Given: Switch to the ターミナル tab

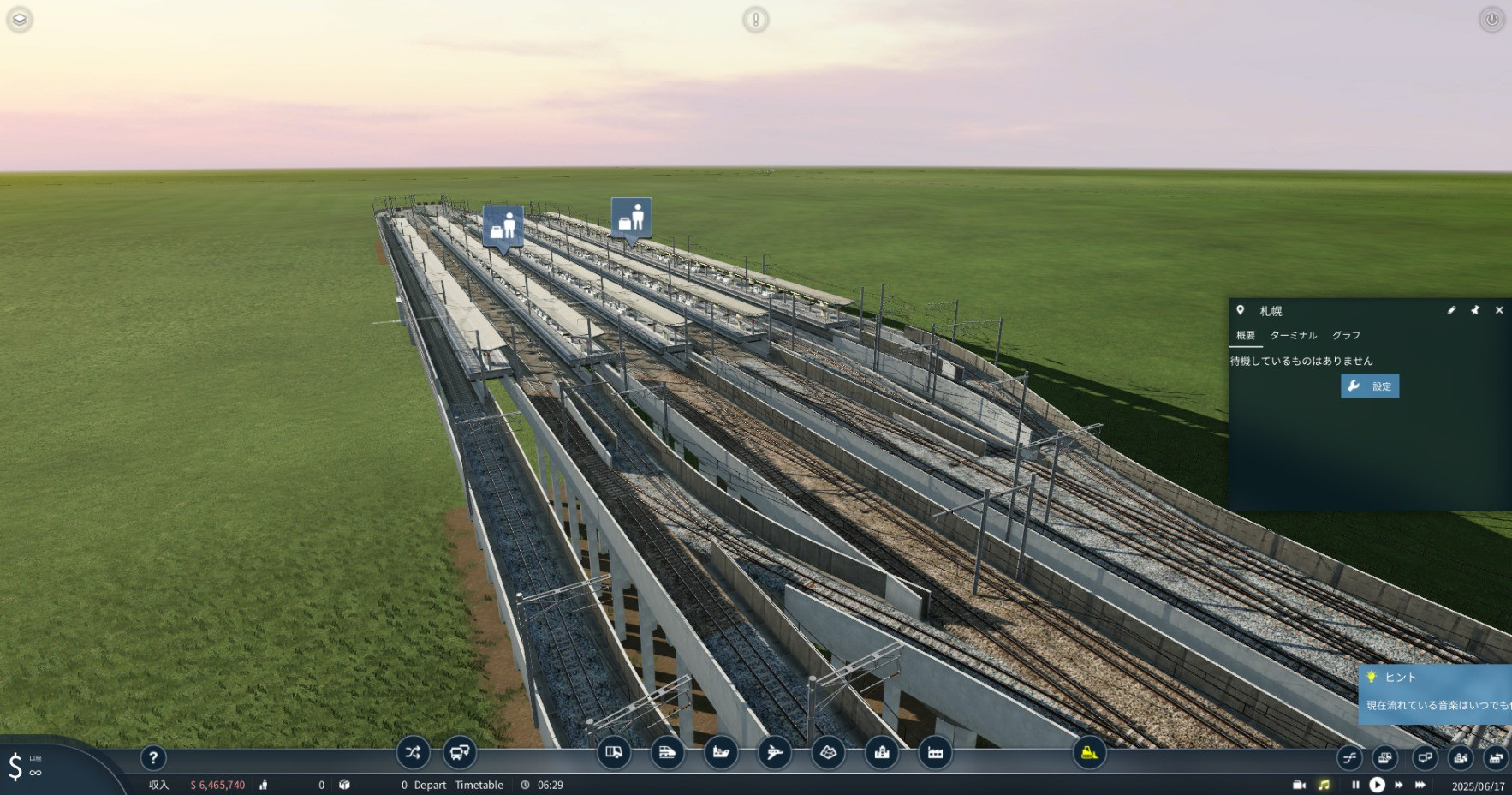Looking at the screenshot, I should pos(1293,335).
